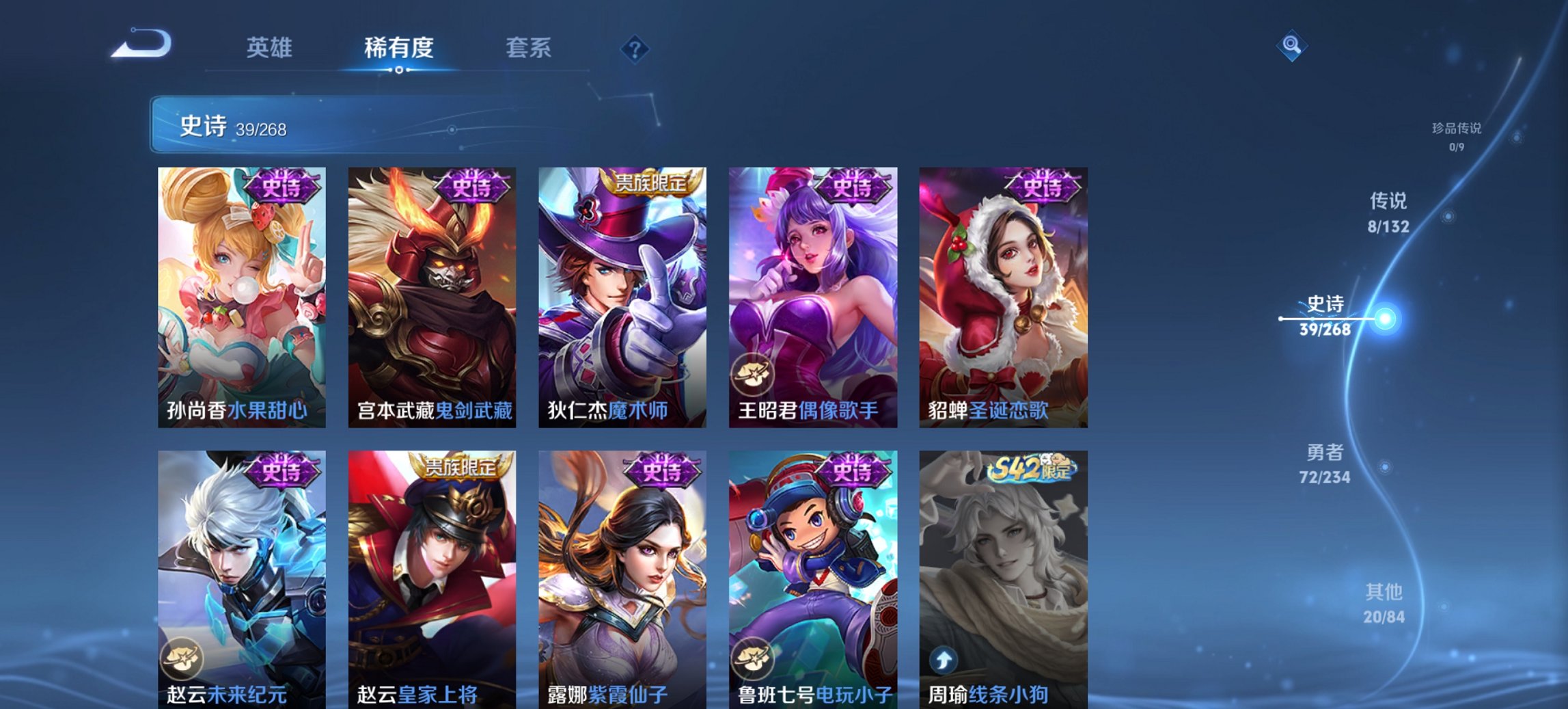This screenshot has width=1568, height=709.
Task: Open the search magnifier icon
Action: click(x=1291, y=46)
